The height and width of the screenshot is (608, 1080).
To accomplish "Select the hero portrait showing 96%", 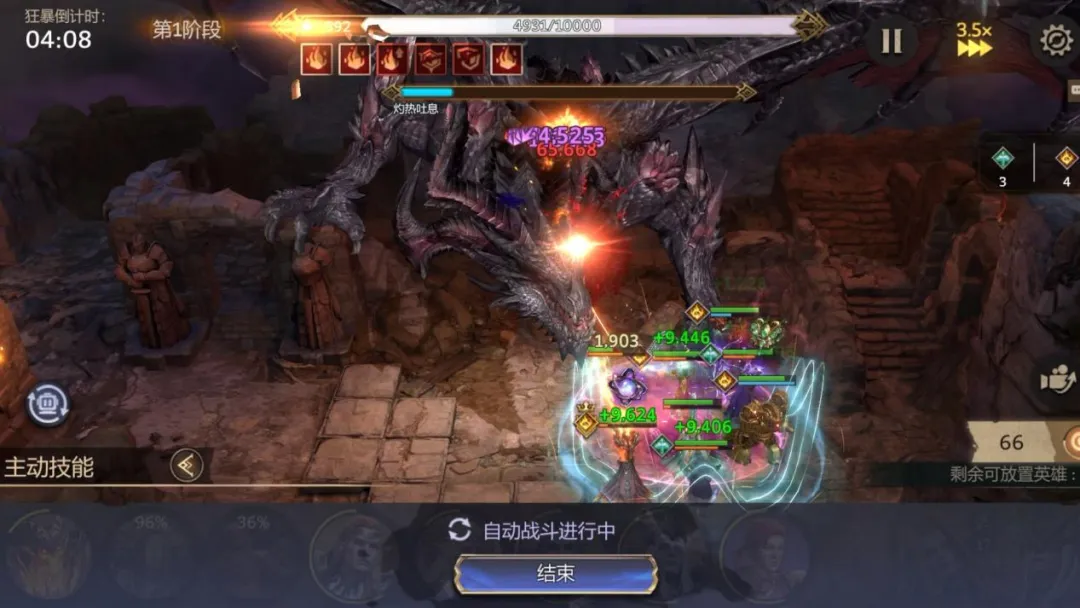I will 150,555.
